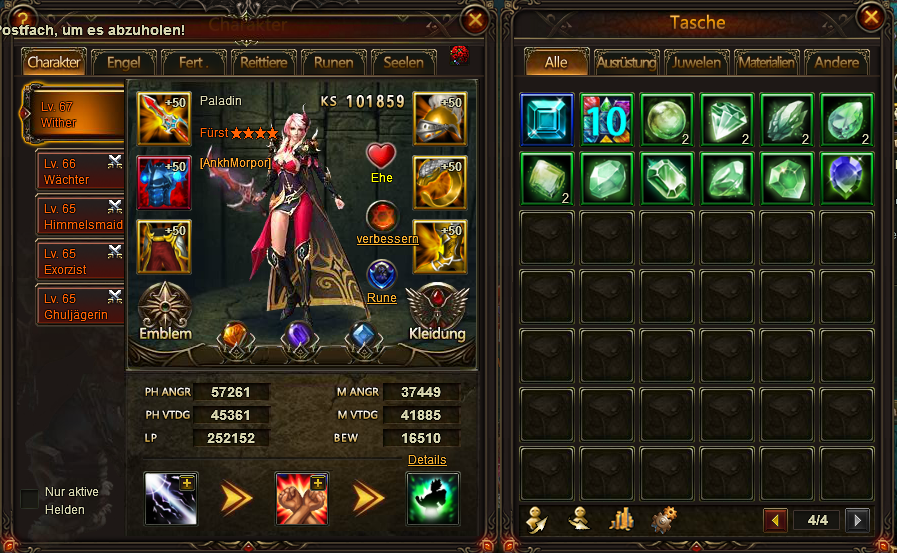Switch to the Ausrüstung bag tab
Viewport: 897px width, 553px height.
point(626,62)
